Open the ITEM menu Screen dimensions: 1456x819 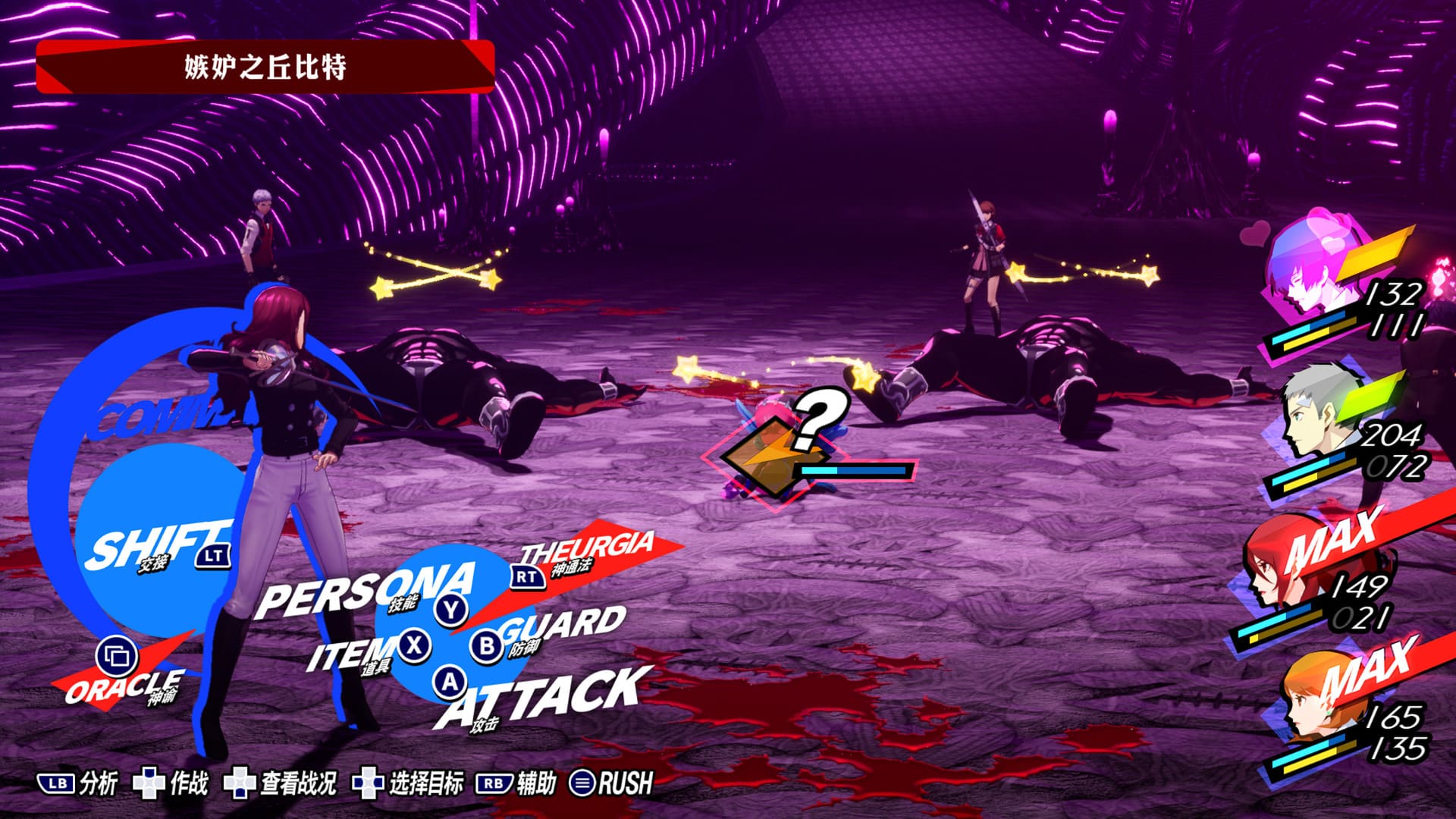pyautogui.click(x=350, y=652)
